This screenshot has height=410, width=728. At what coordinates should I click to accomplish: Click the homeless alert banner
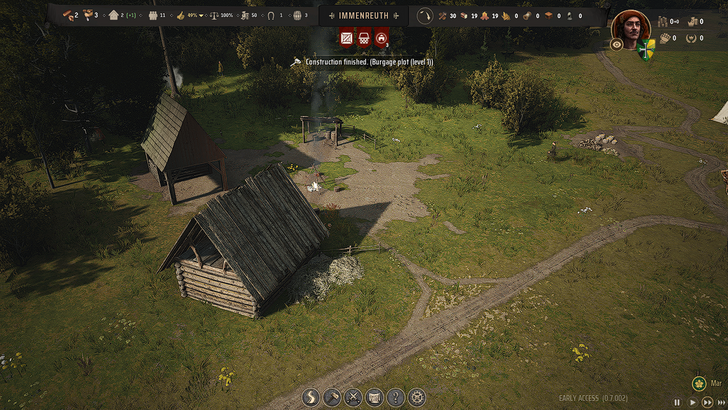click(x=381, y=39)
